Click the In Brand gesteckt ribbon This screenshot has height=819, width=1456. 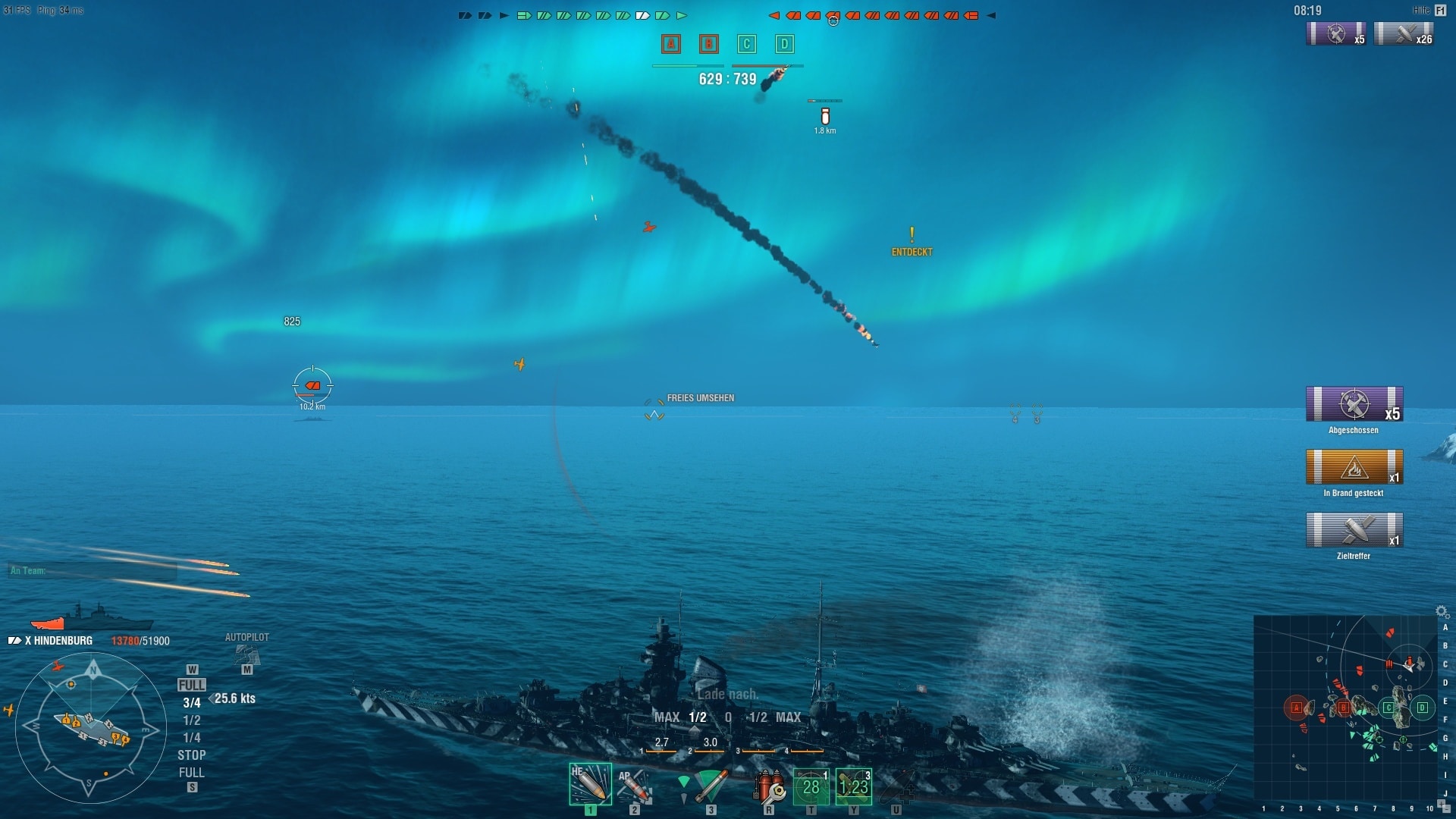click(x=1354, y=467)
